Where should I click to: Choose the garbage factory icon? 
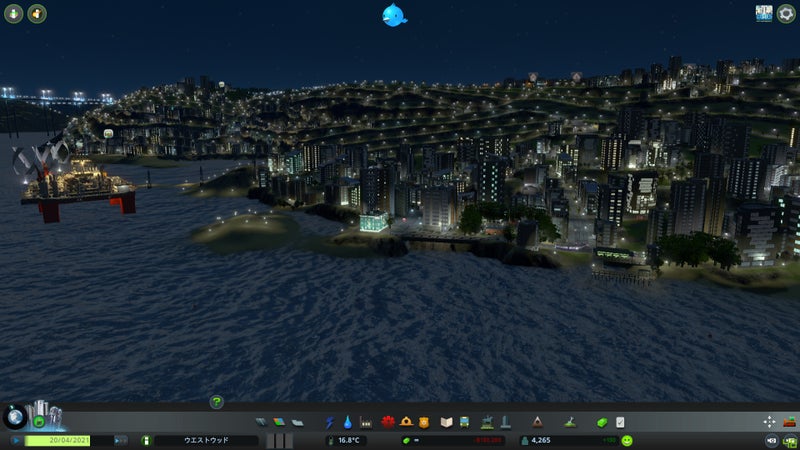coord(366,422)
